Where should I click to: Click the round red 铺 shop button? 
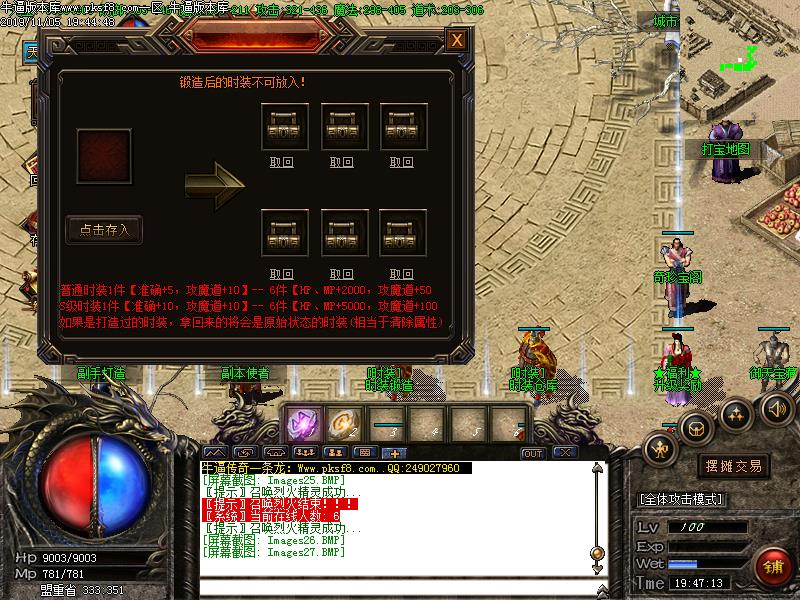click(774, 565)
